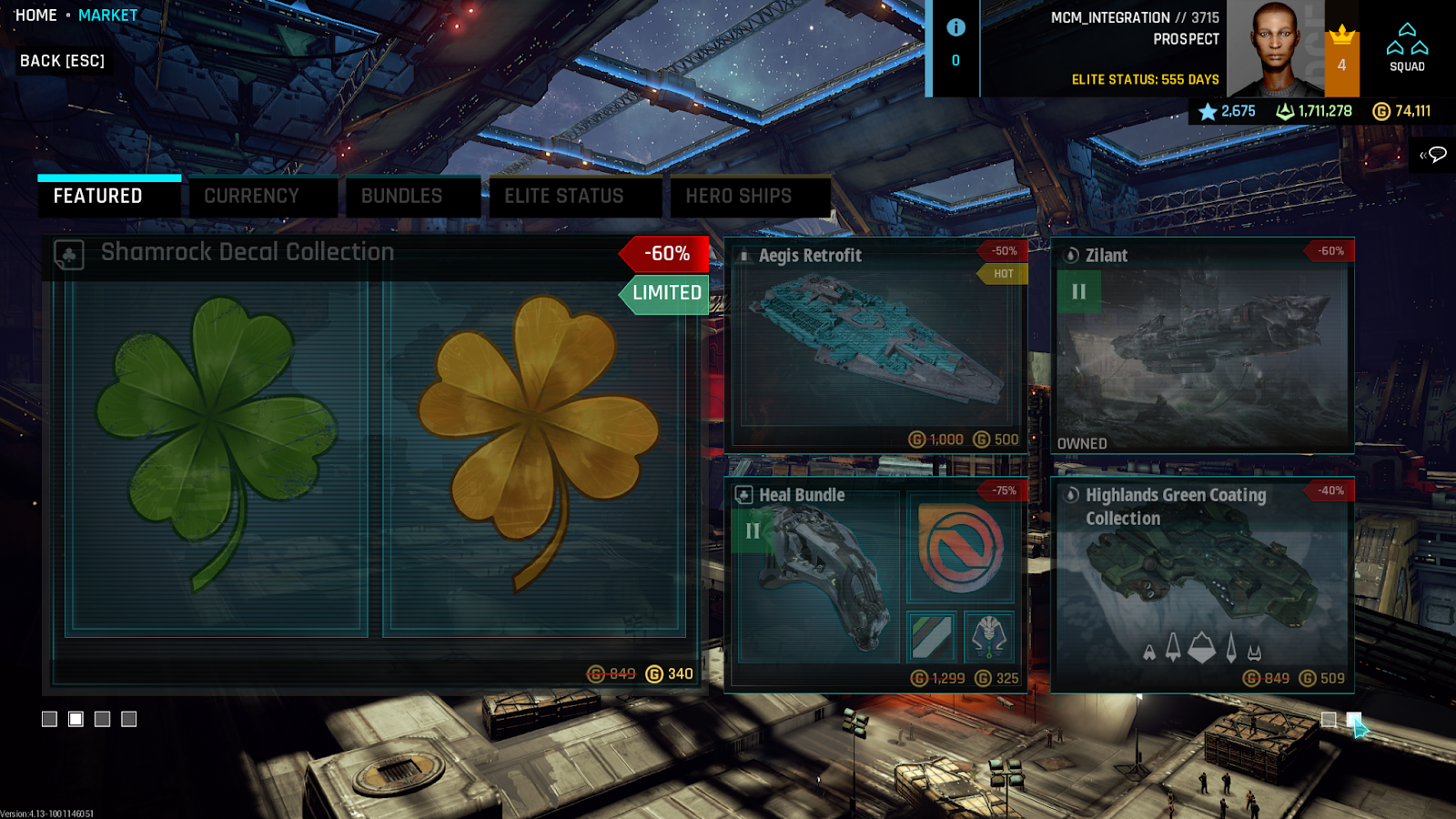Click the Back button
The height and width of the screenshot is (819, 1456).
[62, 61]
